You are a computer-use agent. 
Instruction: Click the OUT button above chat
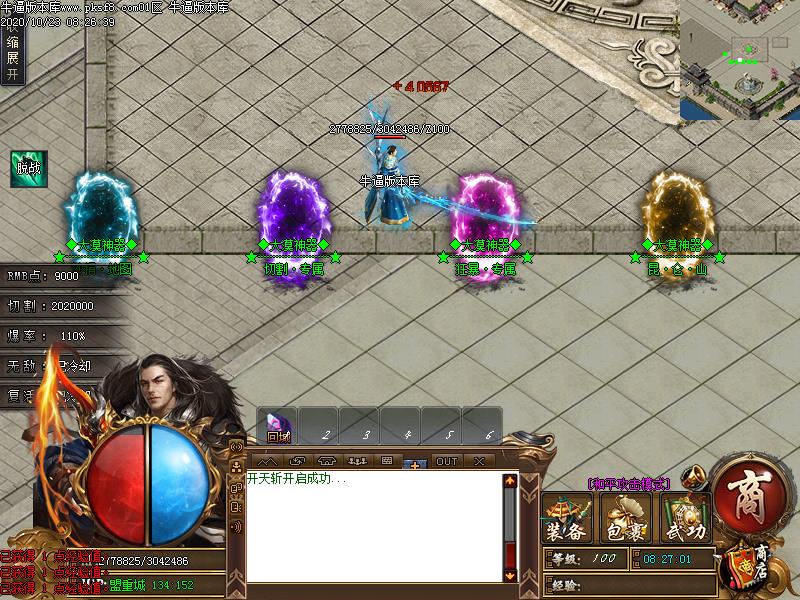[446, 461]
